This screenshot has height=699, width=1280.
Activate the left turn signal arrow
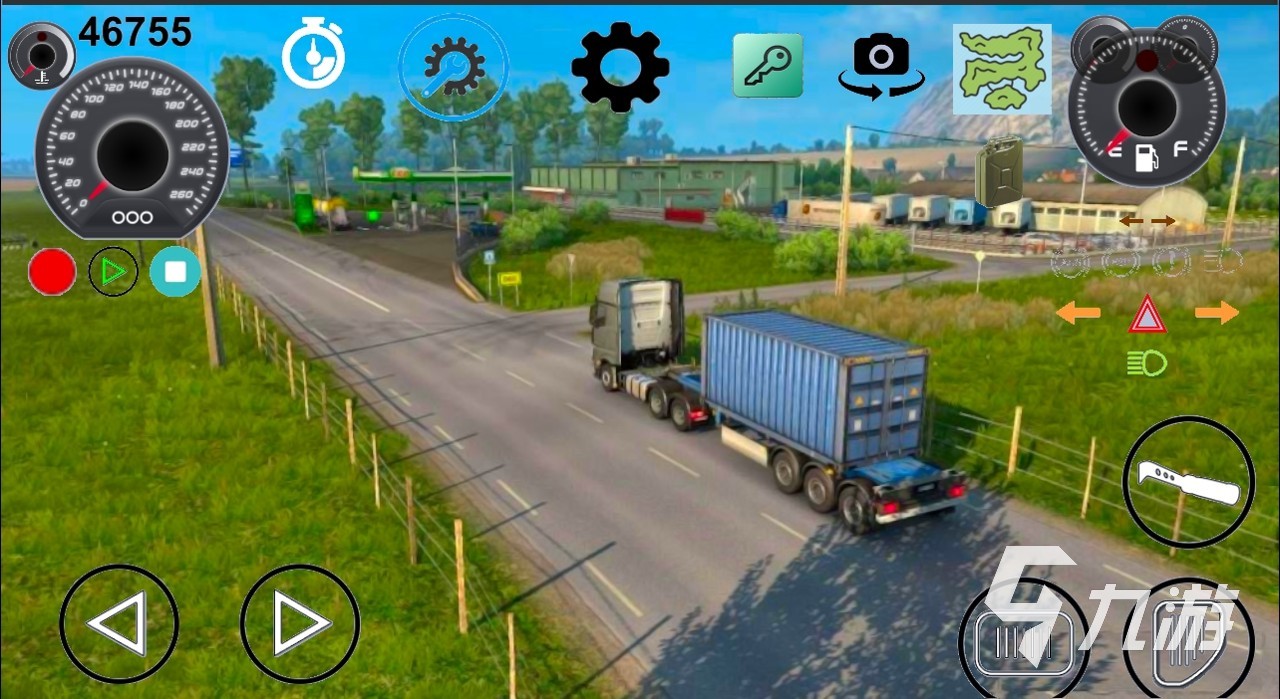click(1078, 314)
